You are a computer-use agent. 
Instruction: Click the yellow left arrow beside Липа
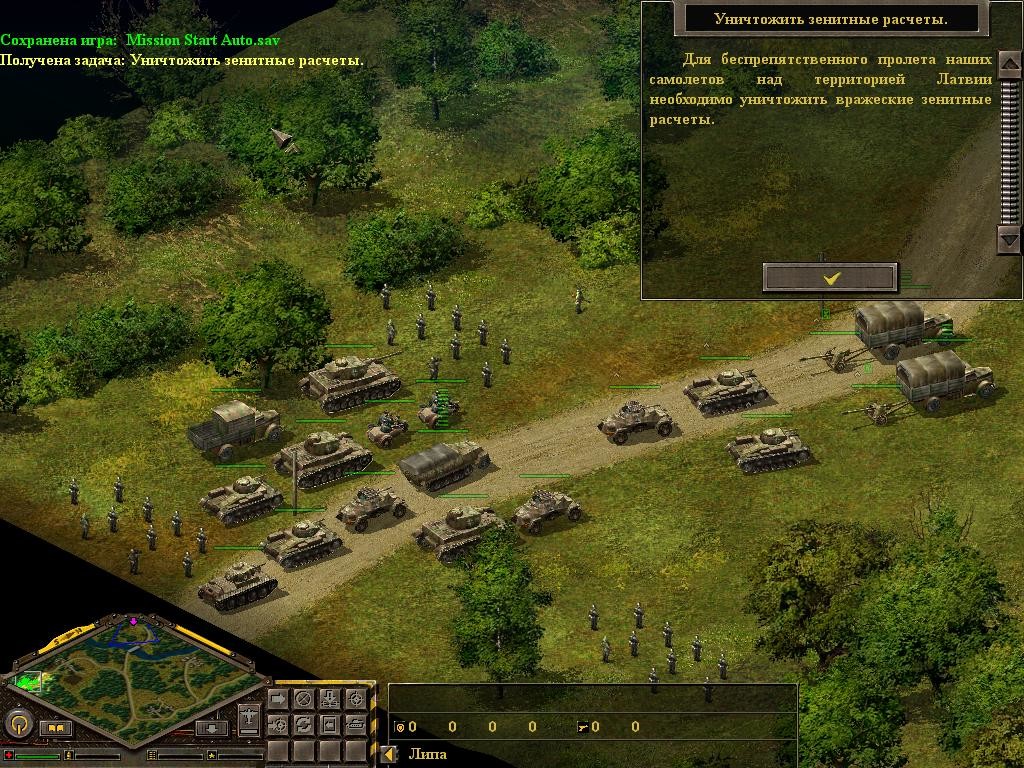390,754
